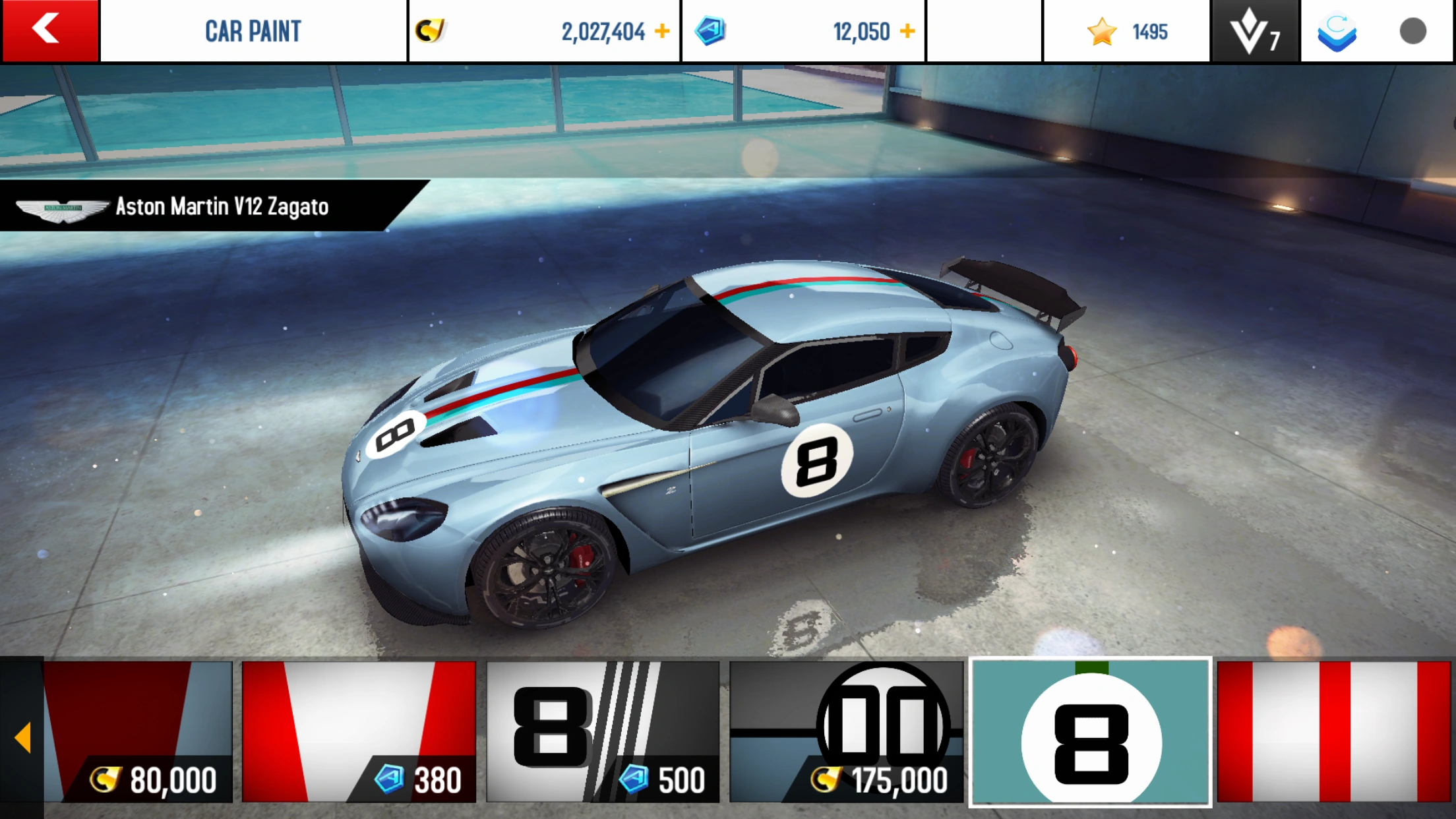Go back with the red arrow button
The height and width of the screenshot is (819, 1456).
pyautogui.click(x=49, y=30)
